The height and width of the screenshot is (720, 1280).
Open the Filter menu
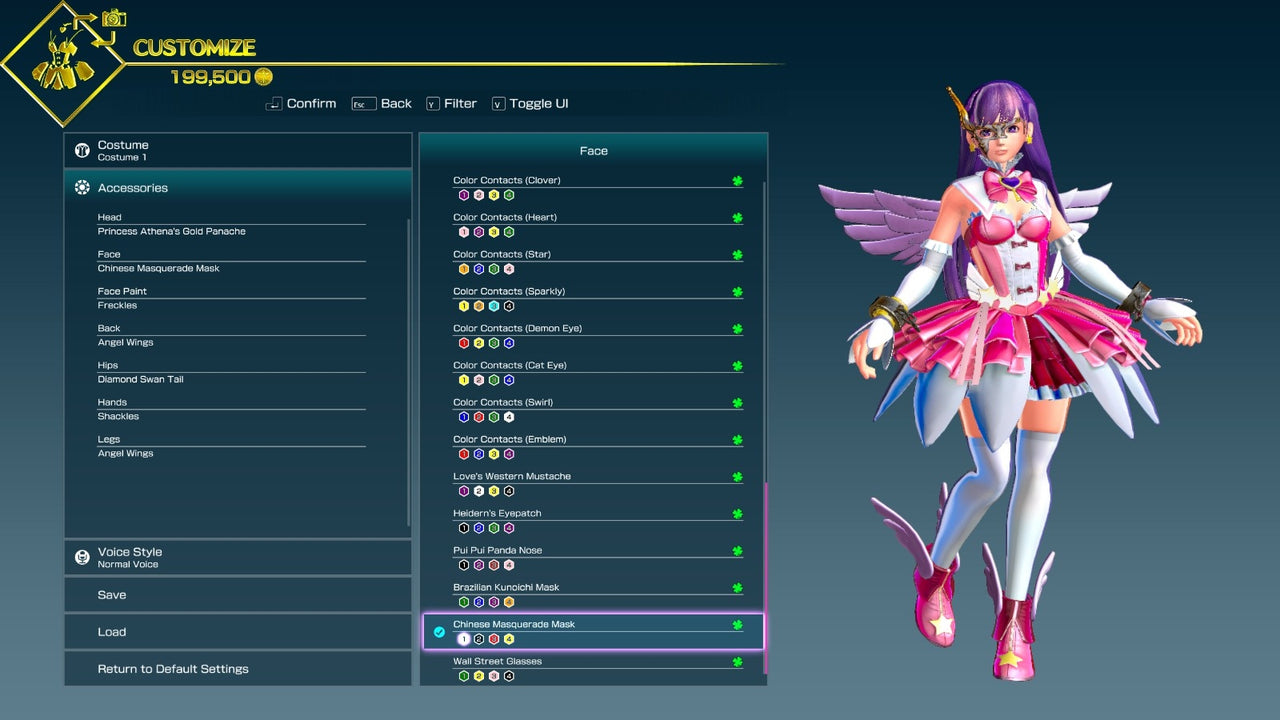click(452, 103)
